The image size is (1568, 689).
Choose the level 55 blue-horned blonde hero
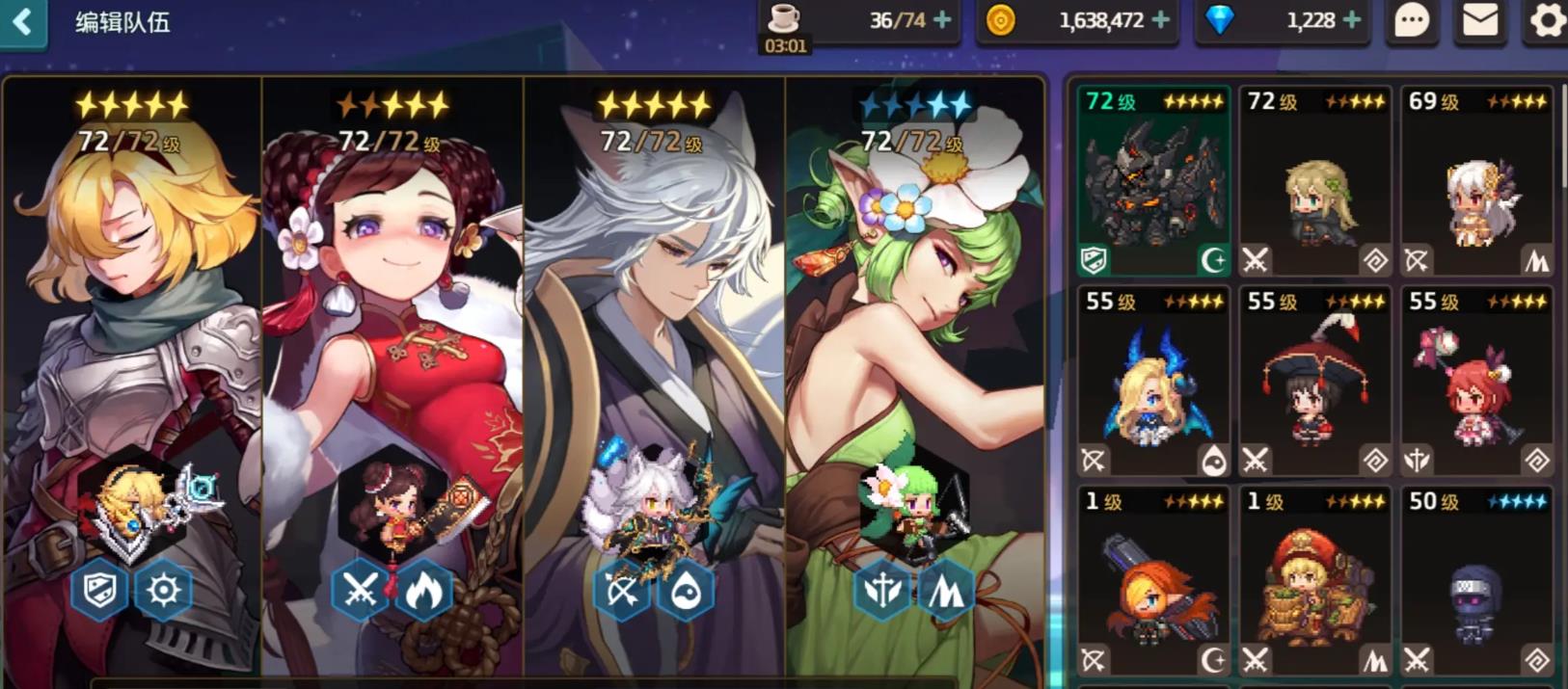pos(1153,383)
